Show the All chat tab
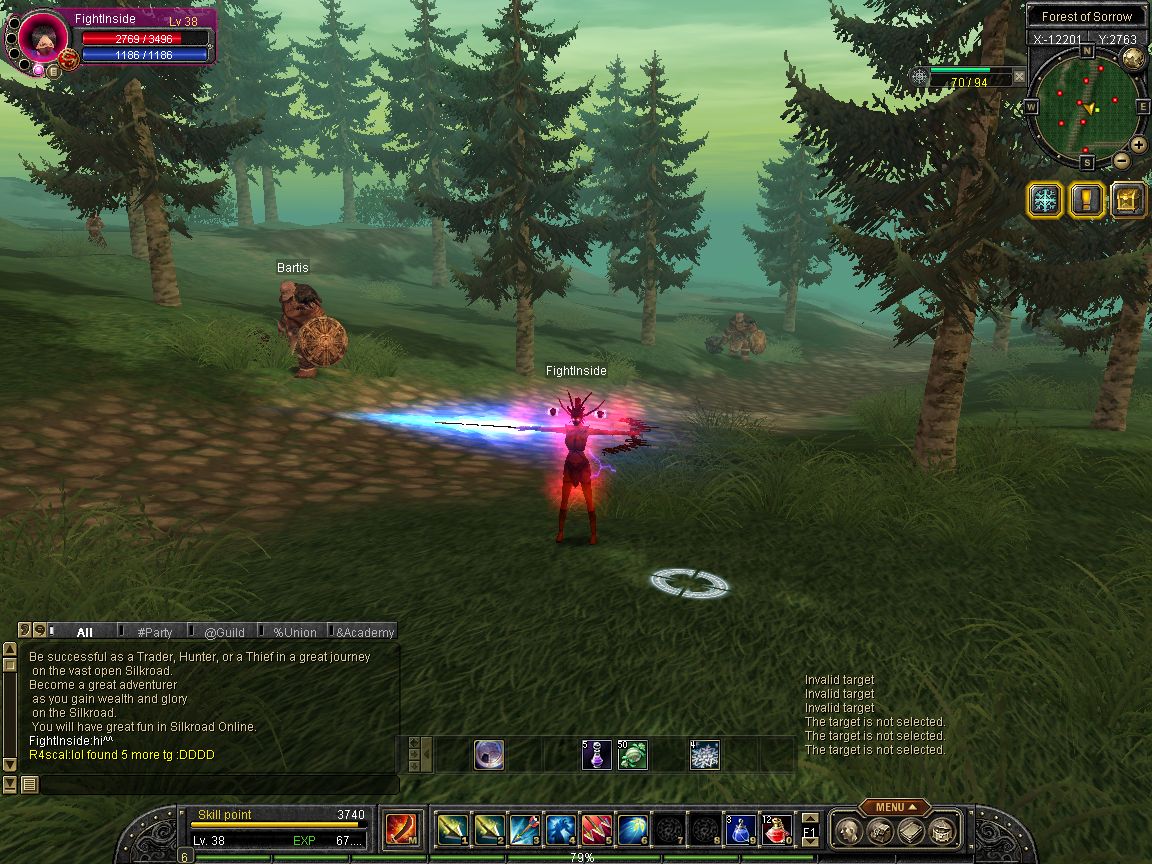 [x=85, y=632]
